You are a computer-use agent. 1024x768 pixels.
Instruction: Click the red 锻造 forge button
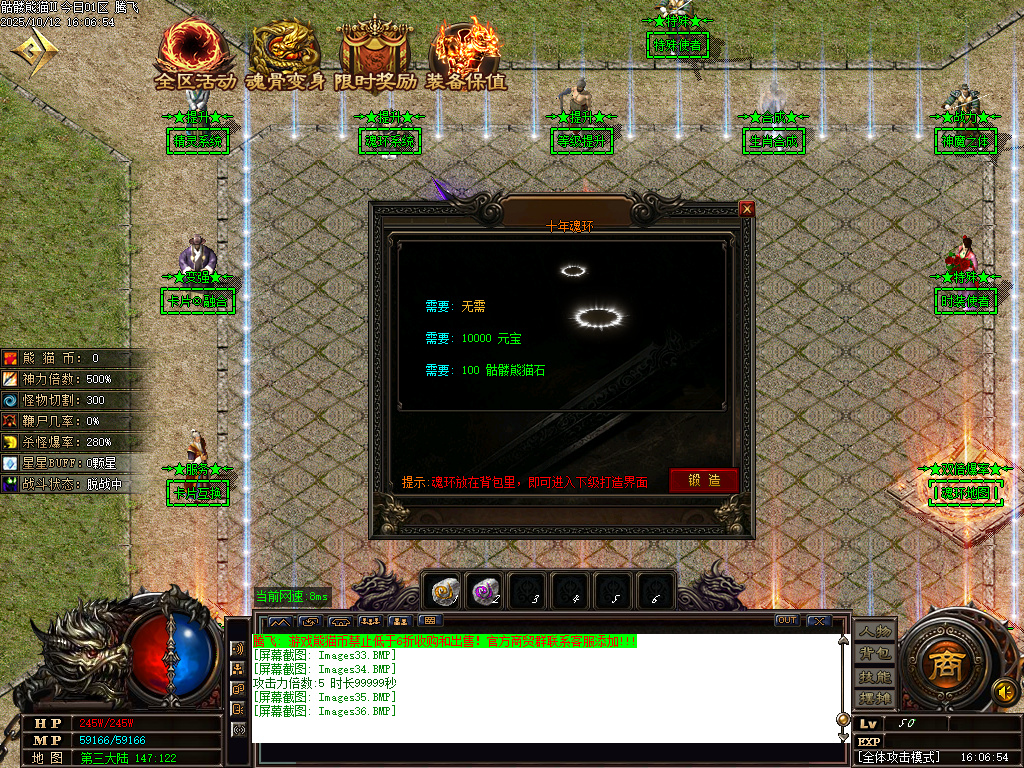click(704, 480)
